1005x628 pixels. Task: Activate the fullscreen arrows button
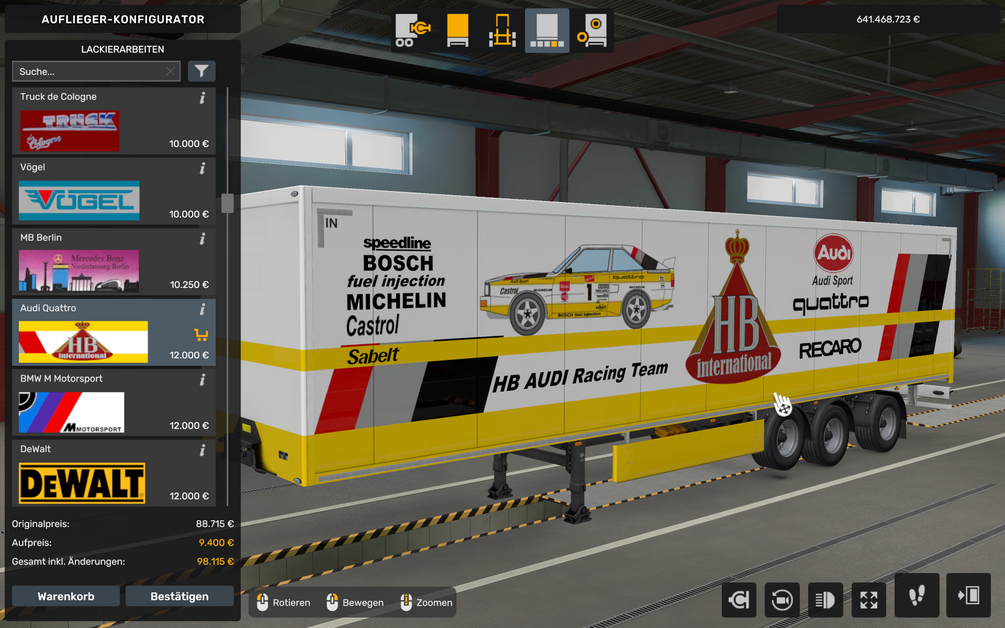[x=868, y=599]
